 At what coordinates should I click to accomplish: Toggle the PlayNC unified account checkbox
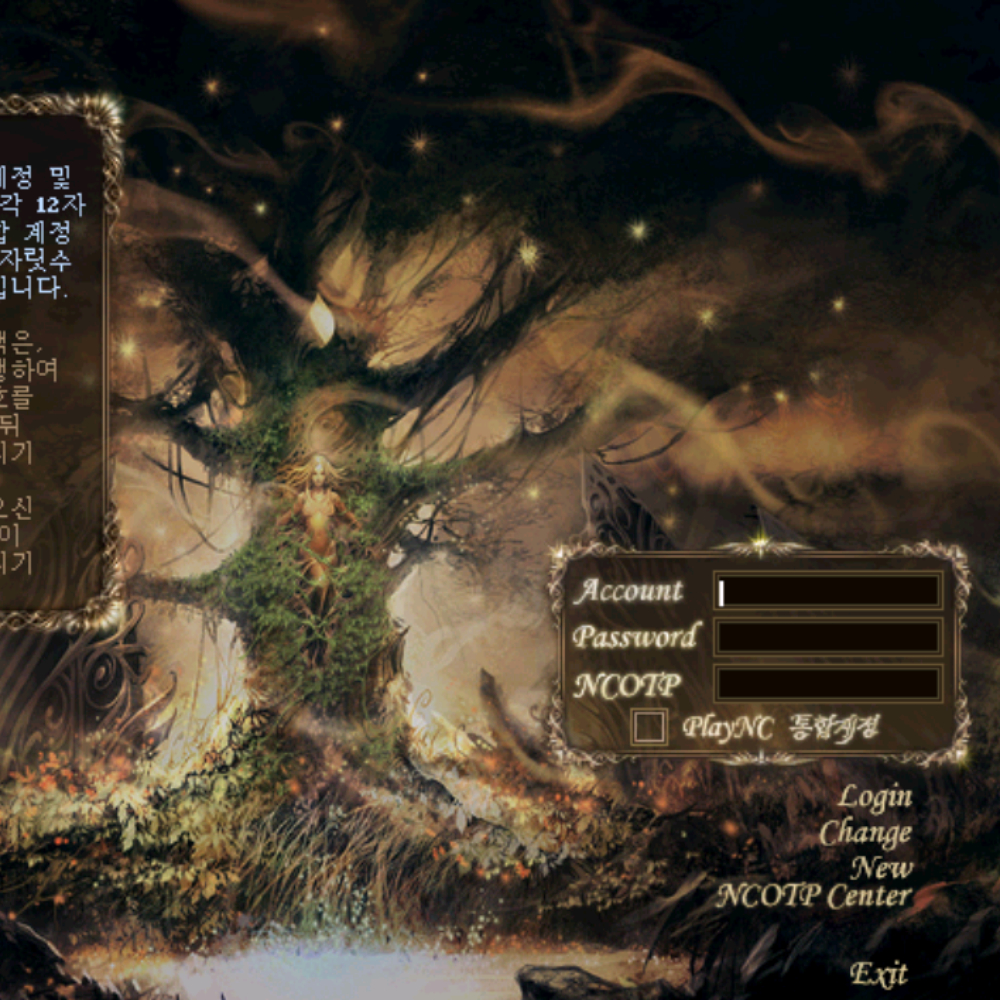[x=650, y=727]
